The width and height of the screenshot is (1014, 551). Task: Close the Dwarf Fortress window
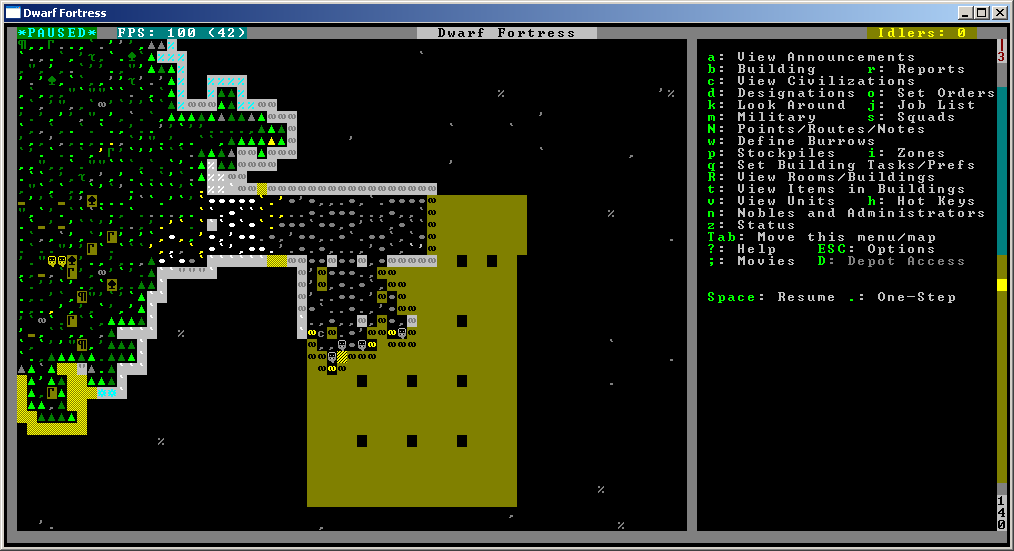pos(999,13)
